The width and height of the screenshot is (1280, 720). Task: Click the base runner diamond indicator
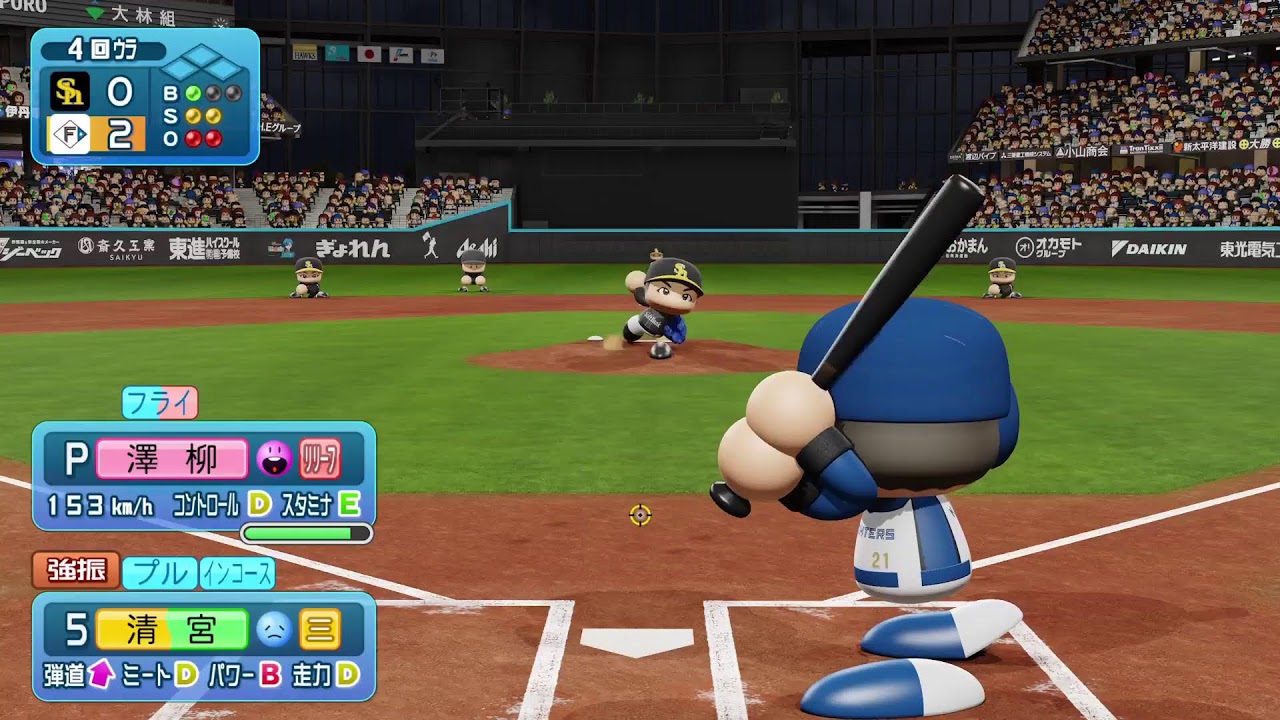pos(203,64)
